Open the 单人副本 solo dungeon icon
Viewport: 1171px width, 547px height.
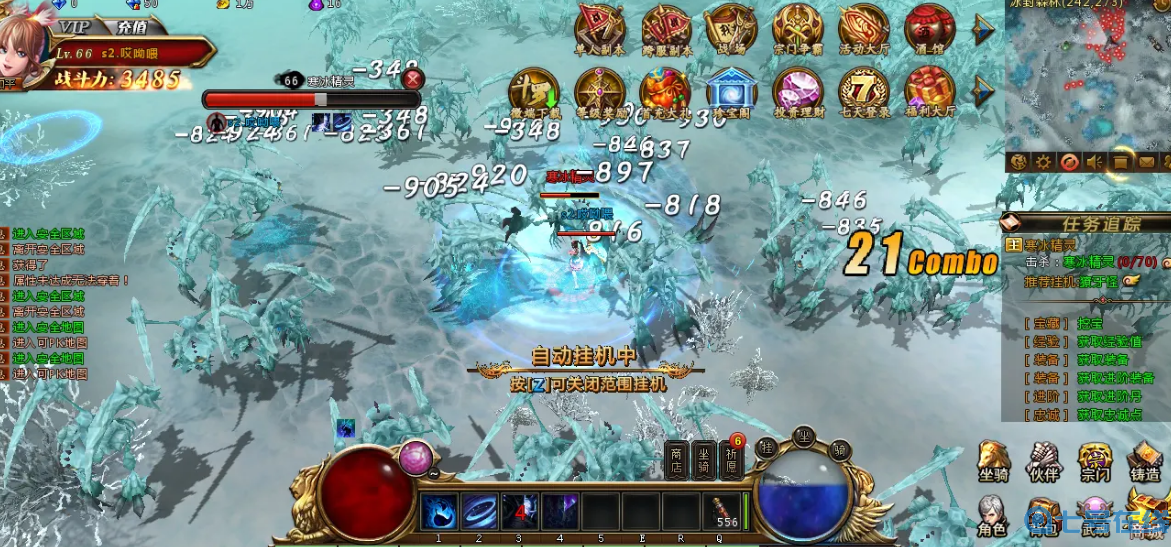(600, 30)
